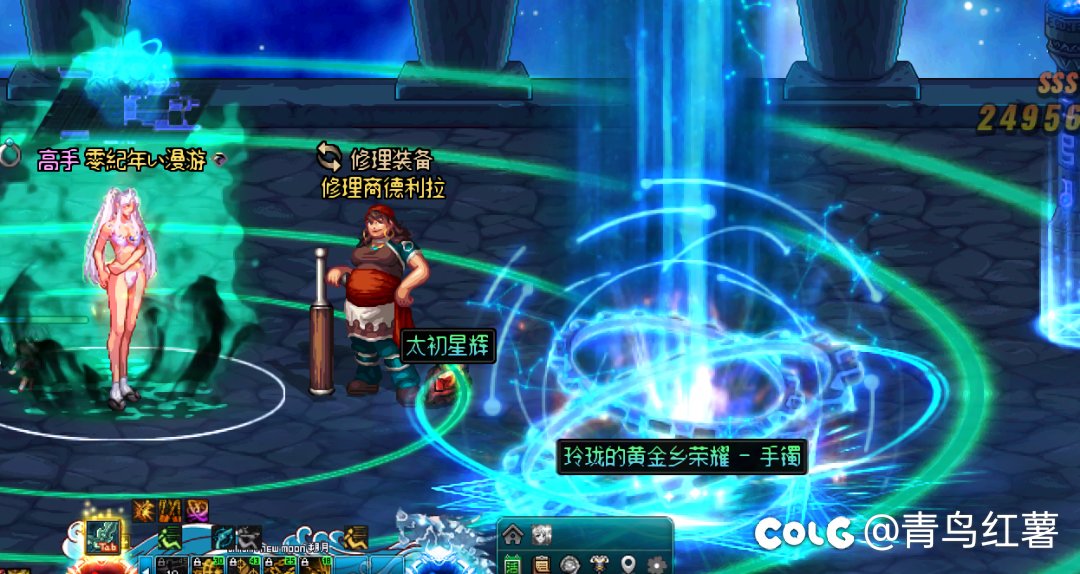Screen dimensions: 1080x574
Task: Click the house icon in the bottom menu
Action: 513,534
